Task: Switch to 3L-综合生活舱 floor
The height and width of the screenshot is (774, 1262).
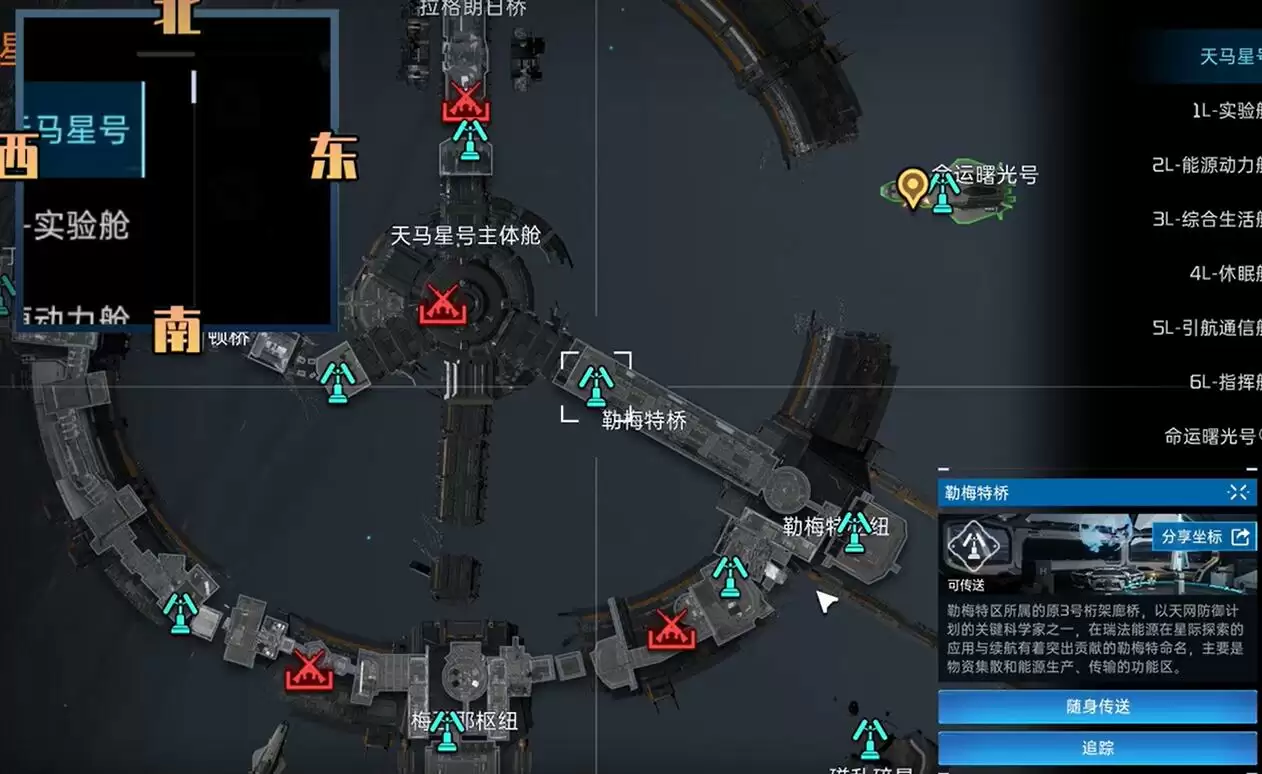Action: [x=1207, y=219]
